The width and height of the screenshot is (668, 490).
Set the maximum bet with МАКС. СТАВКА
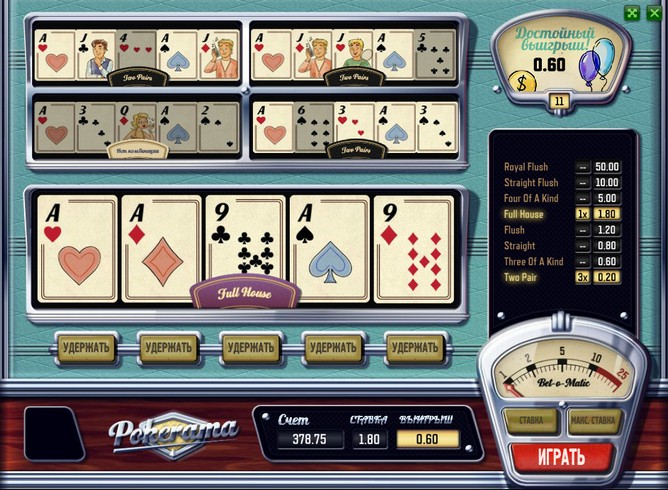594,421
